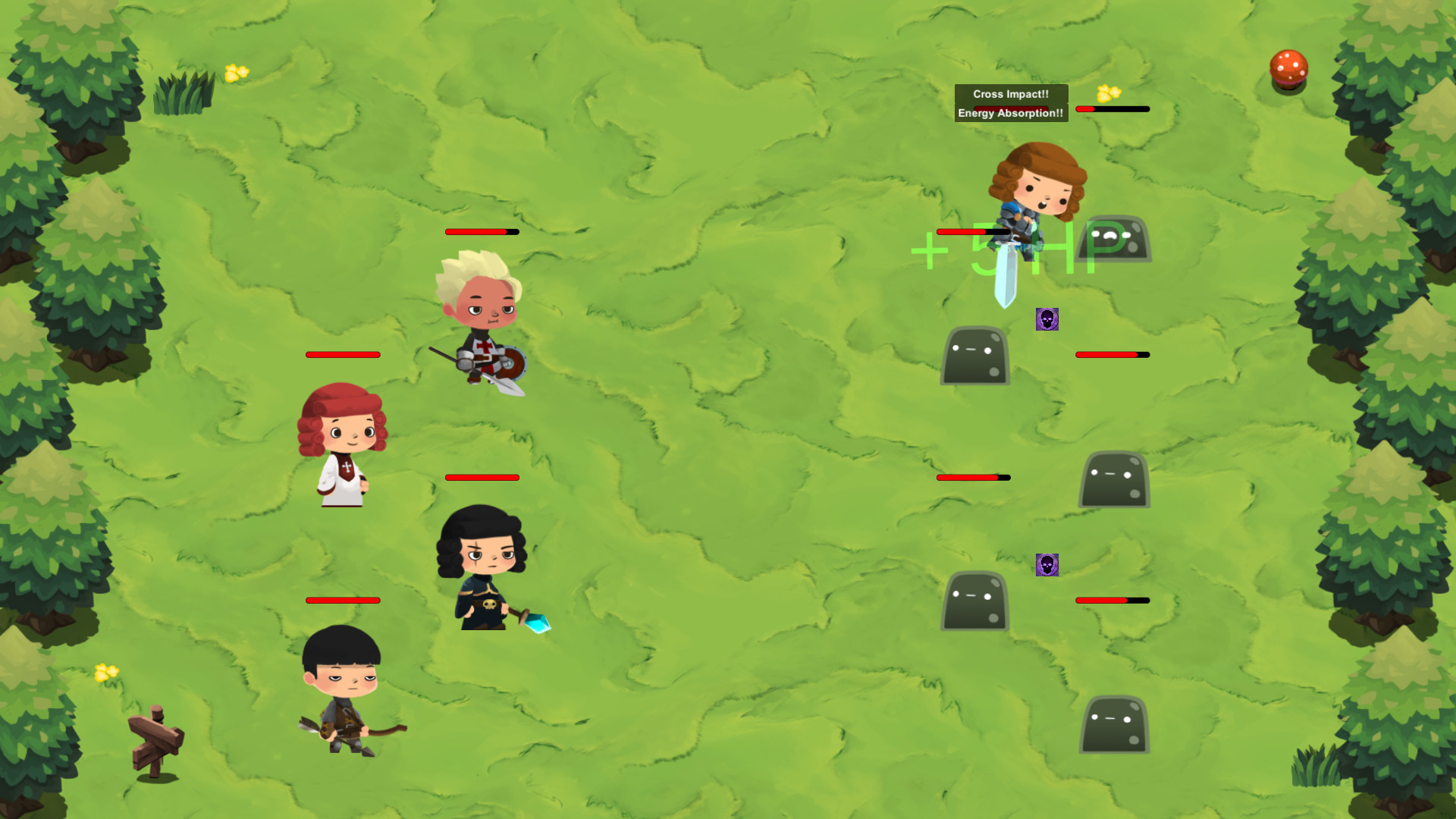Image resolution: width=1456 pixels, height=819 pixels.
Task: Click the crusader's red health bar
Action: 481,231
